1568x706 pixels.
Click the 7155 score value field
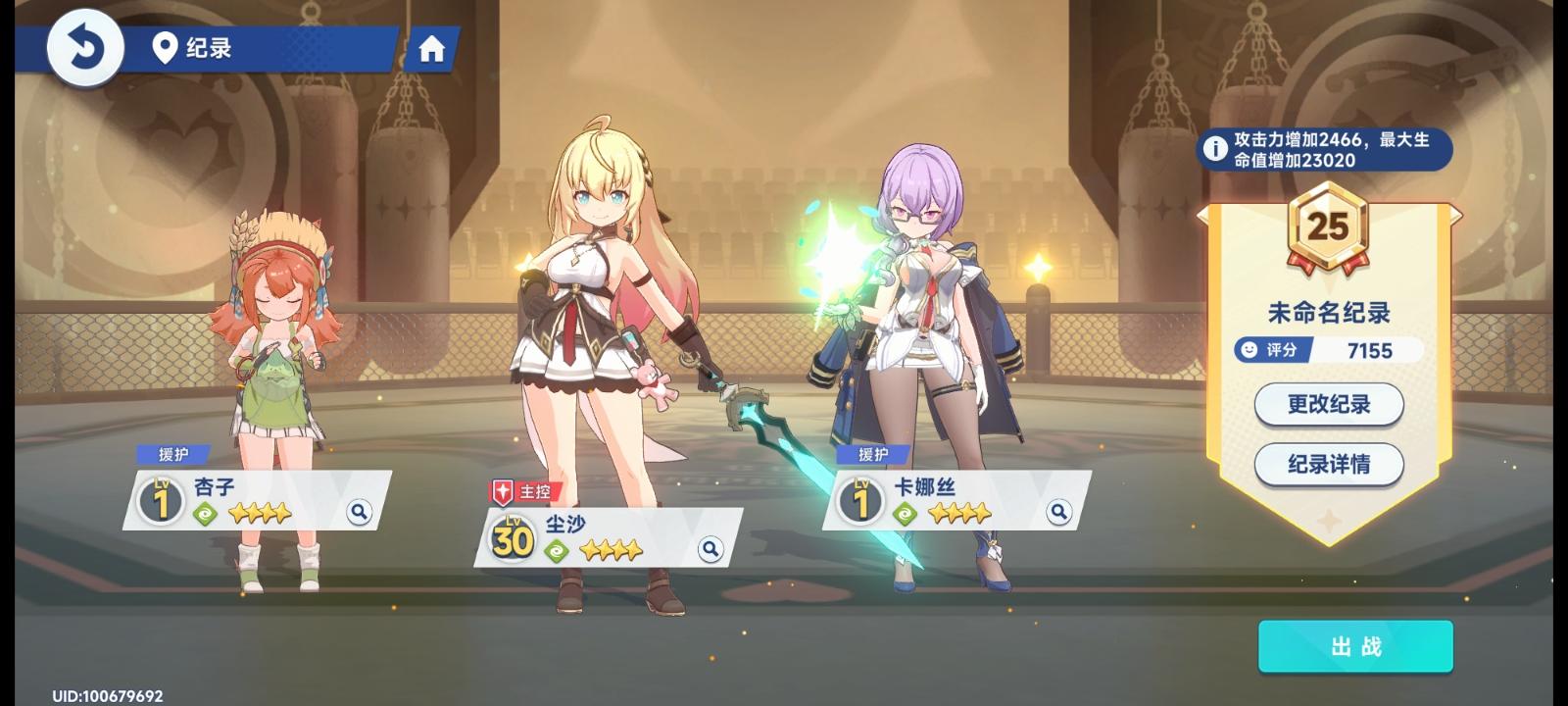1369,351
